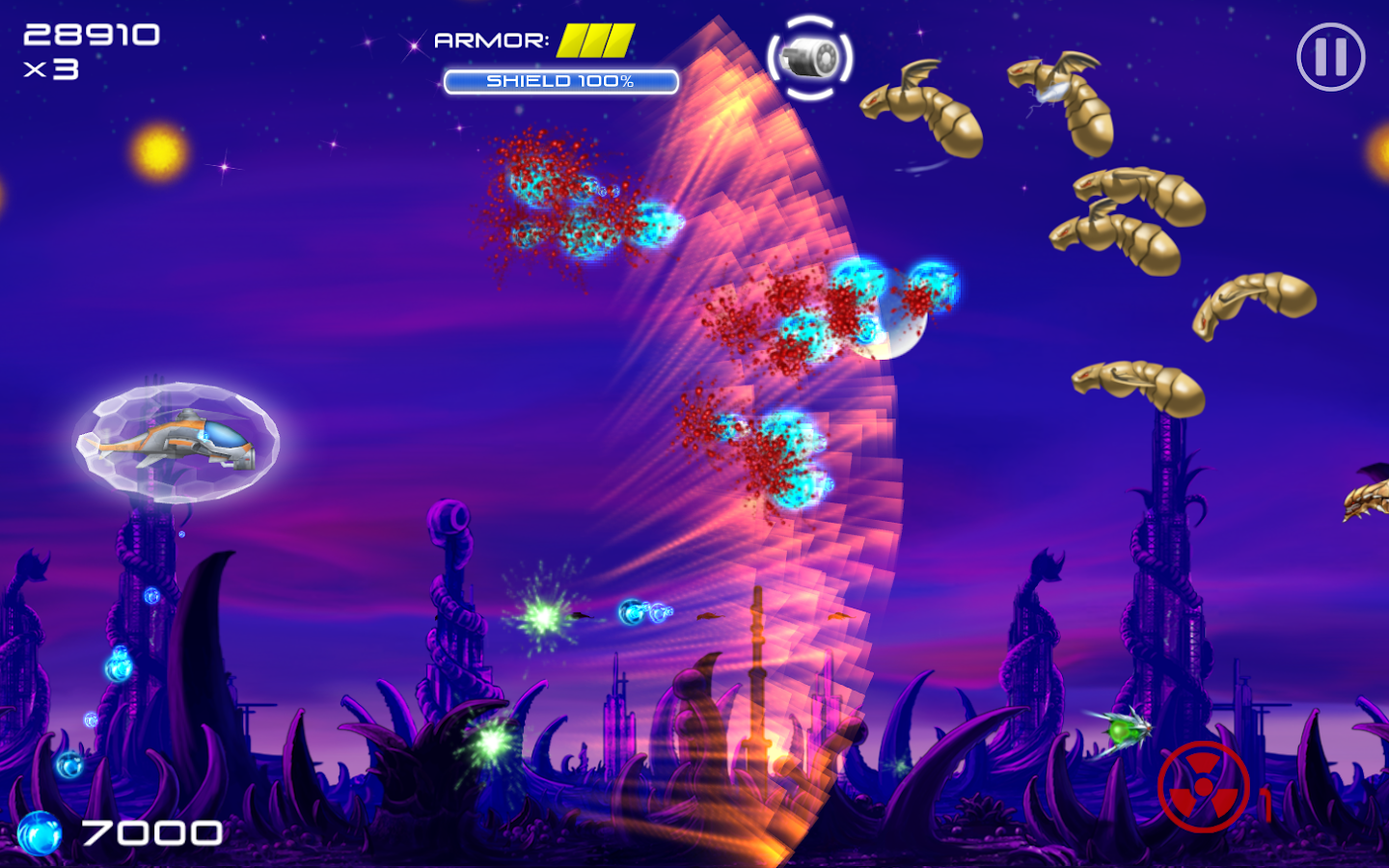Click the 7000 money total
Image resolution: width=1389 pixels, height=868 pixels.
coord(150,831)
